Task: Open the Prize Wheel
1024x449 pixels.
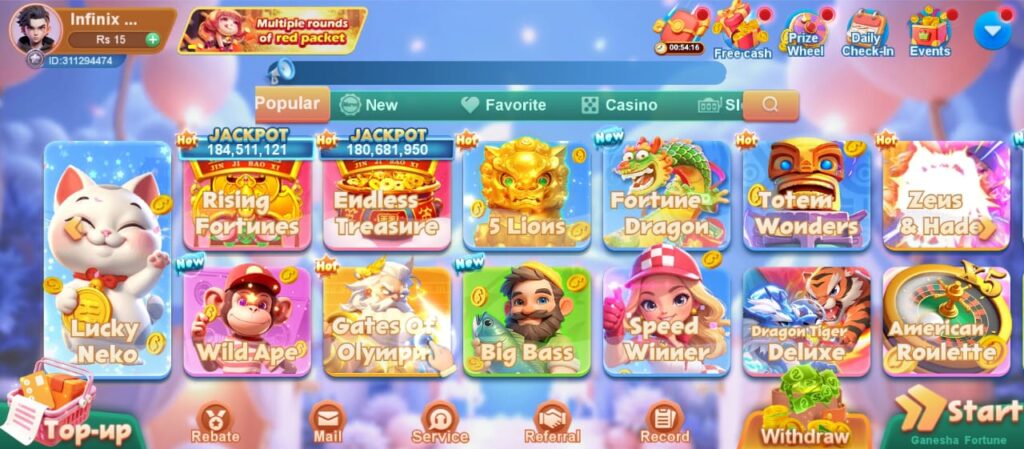Action: 806,34
